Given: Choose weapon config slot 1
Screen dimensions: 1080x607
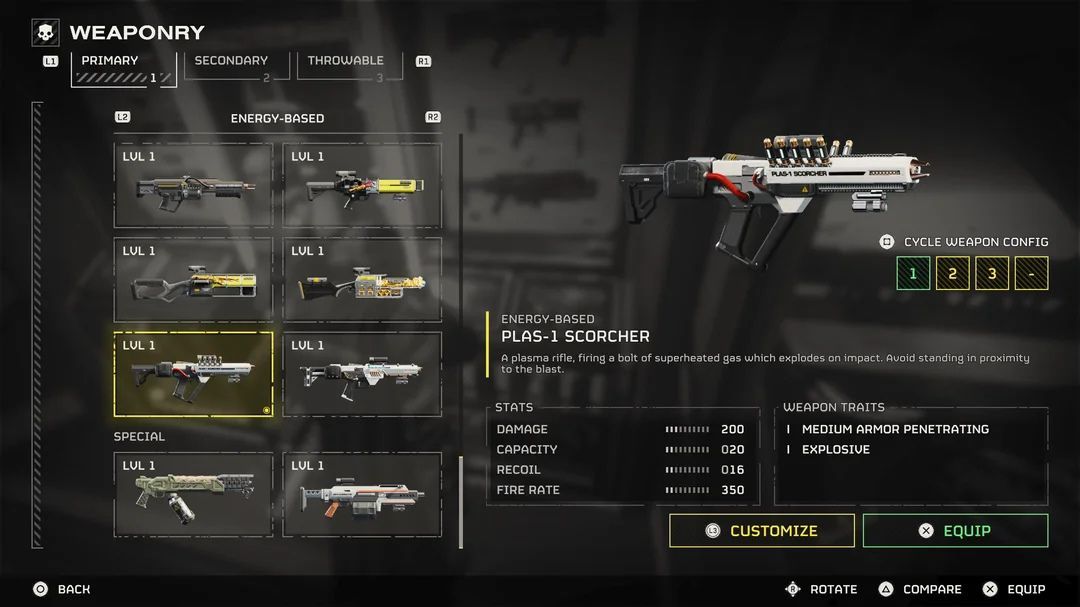Looking at the screenshot, I should coord(913,273).
